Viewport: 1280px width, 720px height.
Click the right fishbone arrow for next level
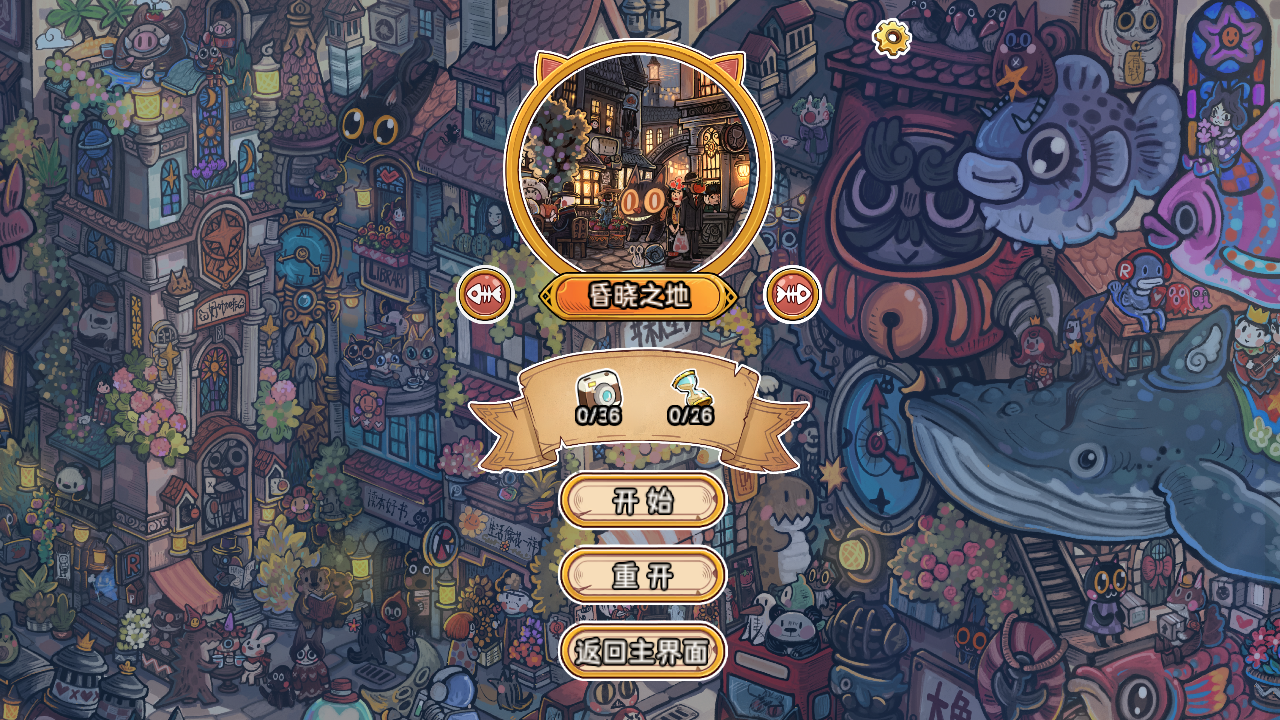(x=793, y=296)
